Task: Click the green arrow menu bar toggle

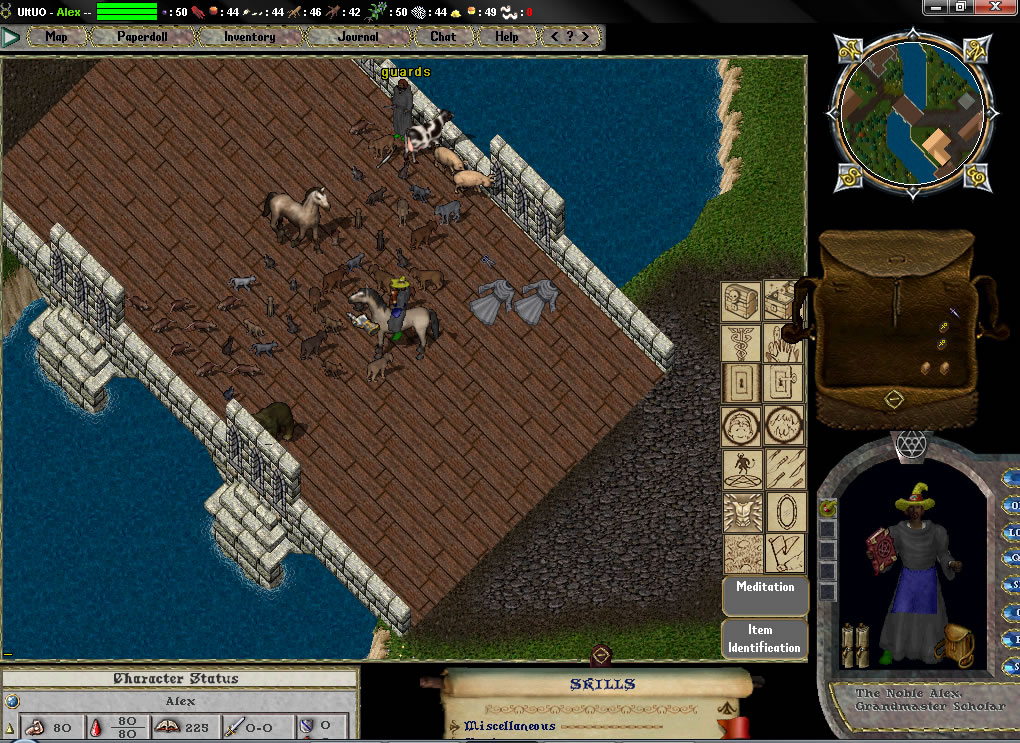Action: [11, 38]
